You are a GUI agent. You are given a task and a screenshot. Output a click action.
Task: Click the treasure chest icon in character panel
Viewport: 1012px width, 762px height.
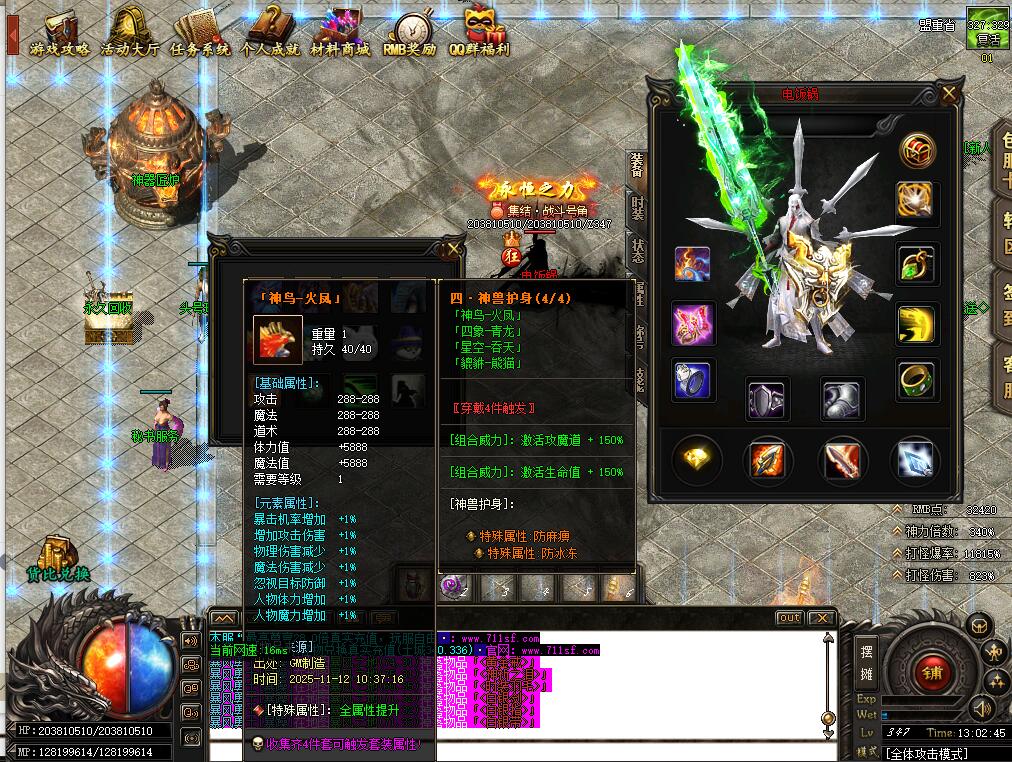pyautogui.click(x=915, y=150)
